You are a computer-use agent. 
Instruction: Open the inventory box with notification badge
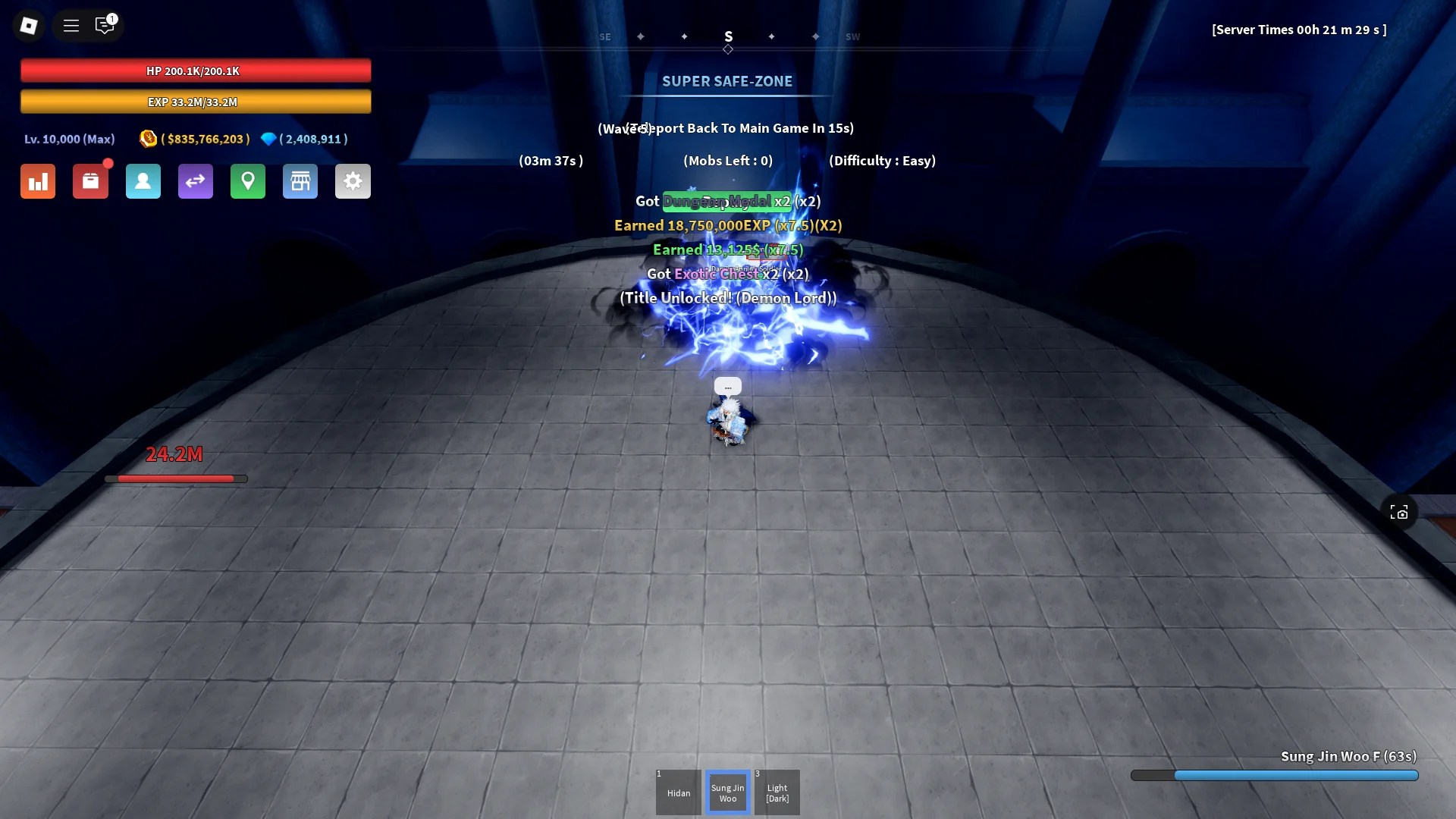coord(91,181)
